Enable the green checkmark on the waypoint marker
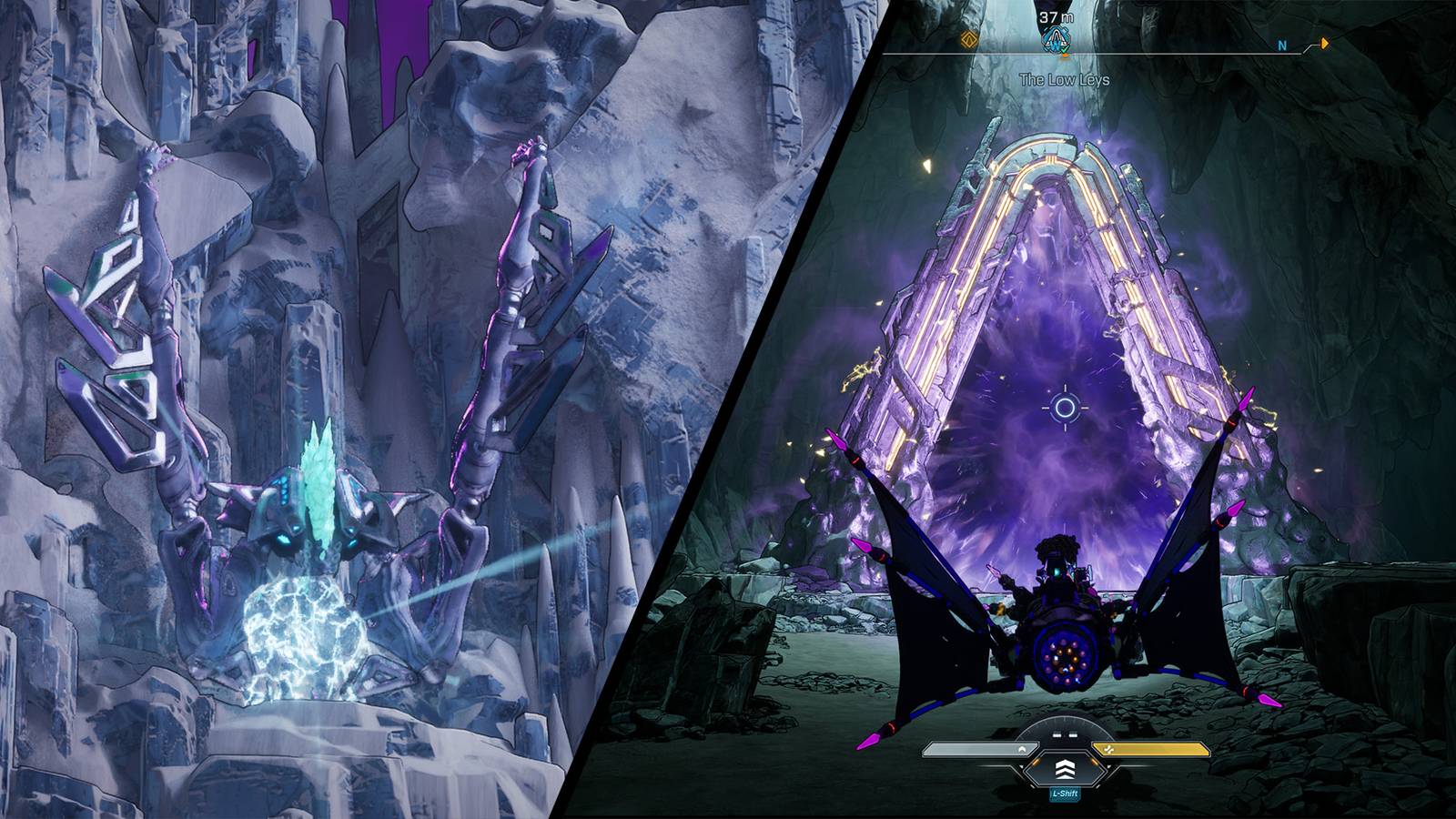 pos(1065,48)
